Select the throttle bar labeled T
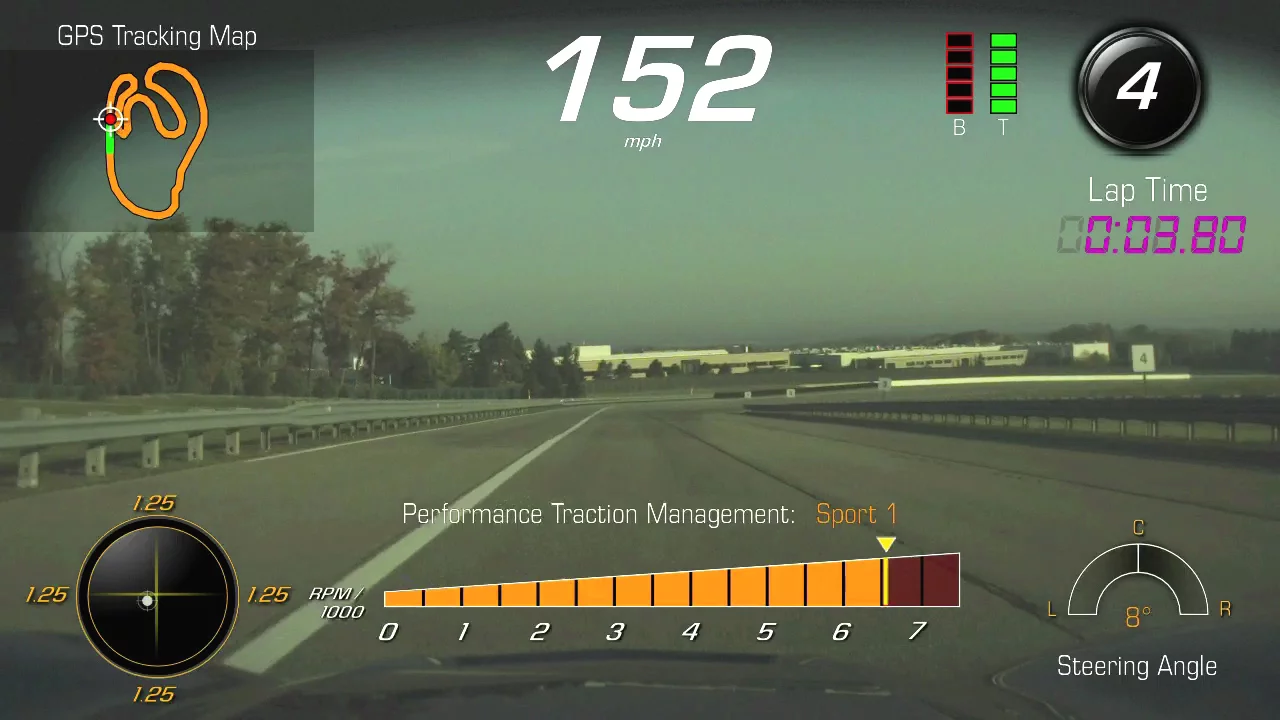Screen dimensions: 1280x720 1003,75
